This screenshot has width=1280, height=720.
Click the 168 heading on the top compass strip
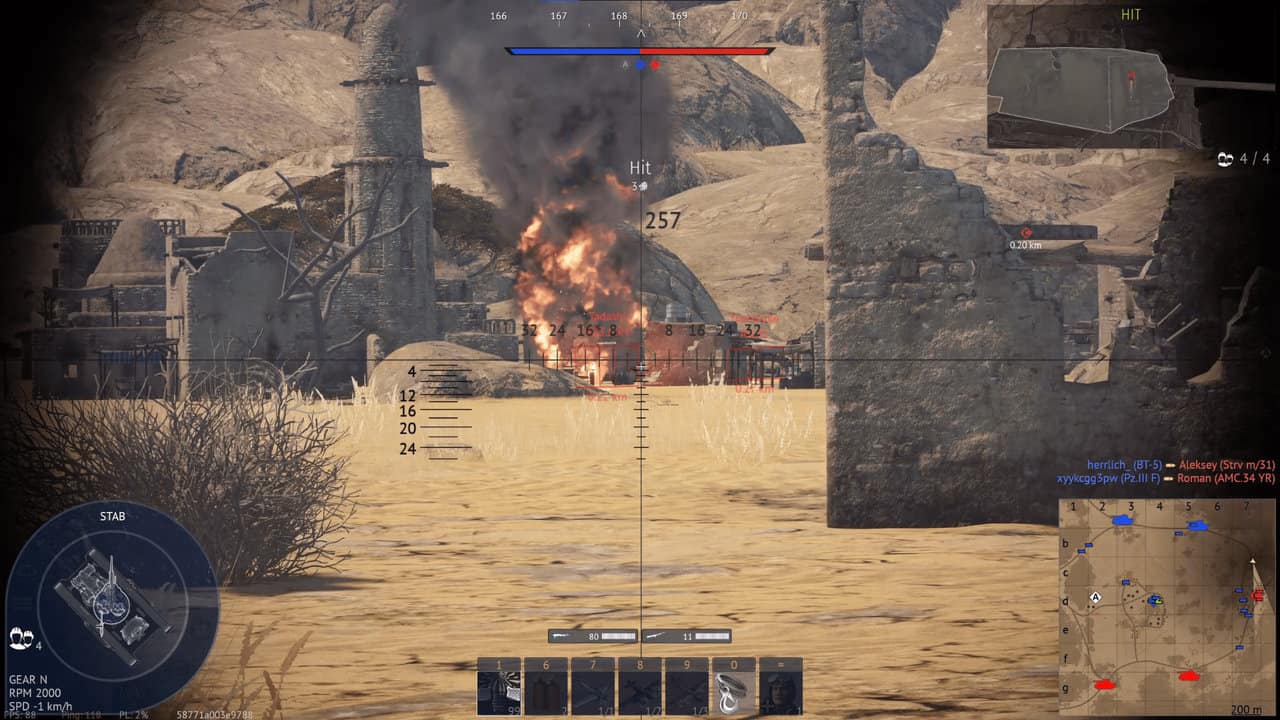coord(619,16)
